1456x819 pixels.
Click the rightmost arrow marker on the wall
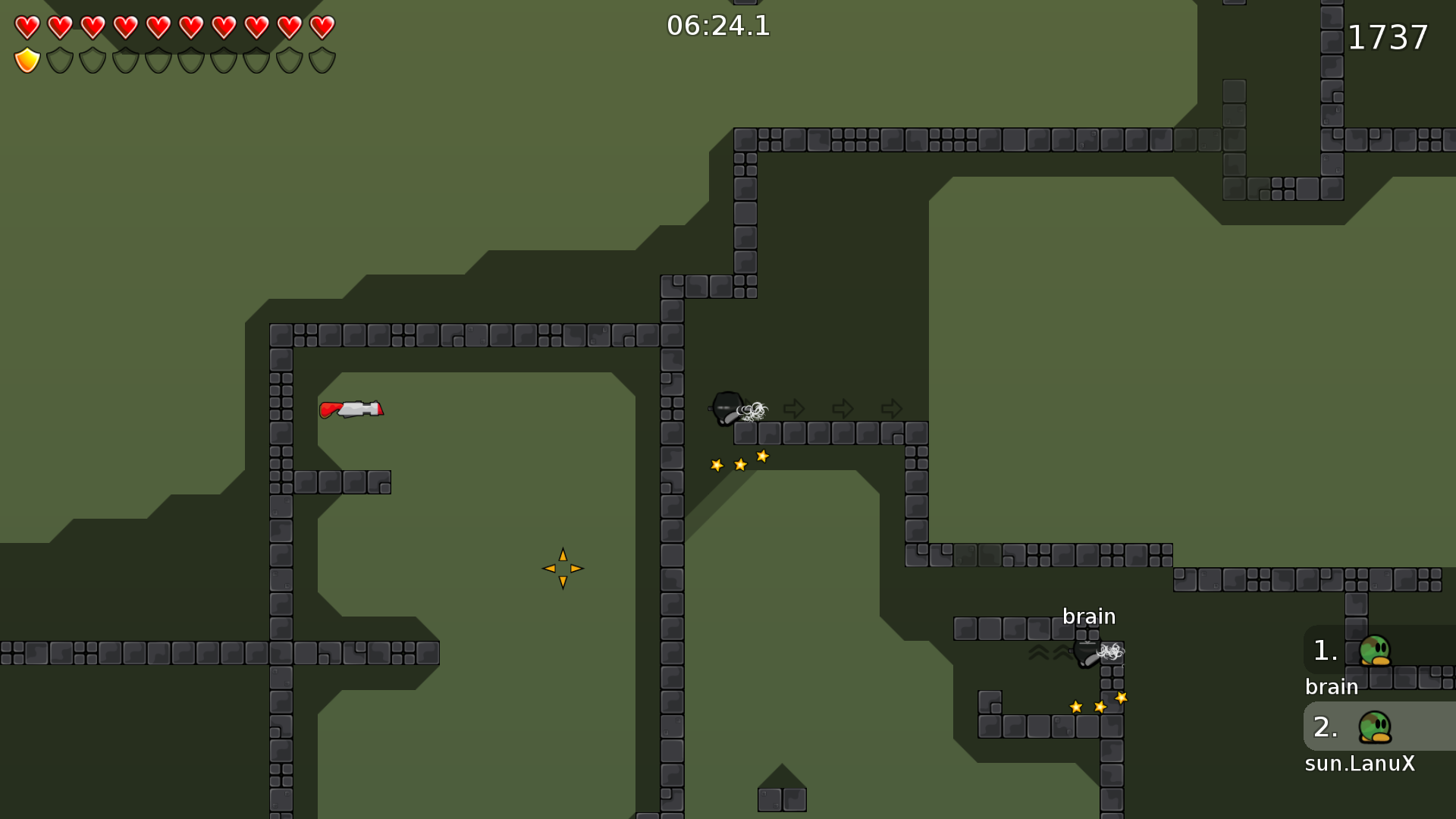(893, 409)
